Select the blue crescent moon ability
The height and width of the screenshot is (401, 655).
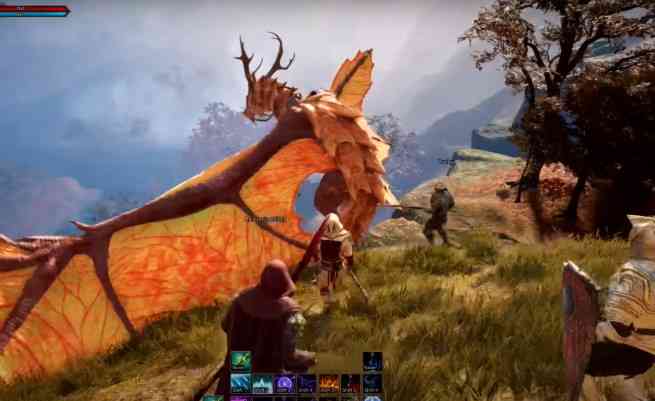(372, 383)
